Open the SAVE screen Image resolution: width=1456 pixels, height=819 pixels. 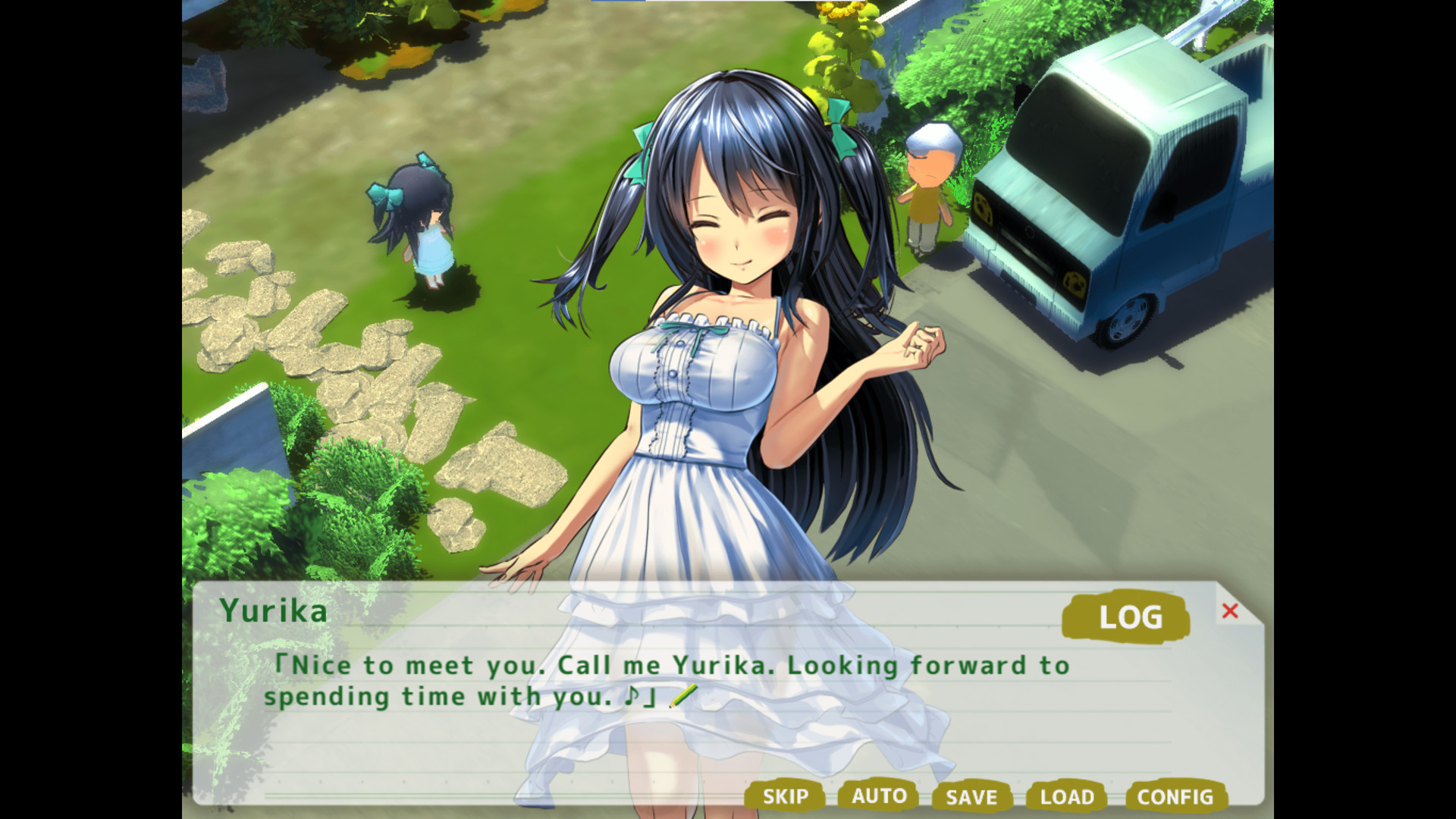tap(972, 797)
